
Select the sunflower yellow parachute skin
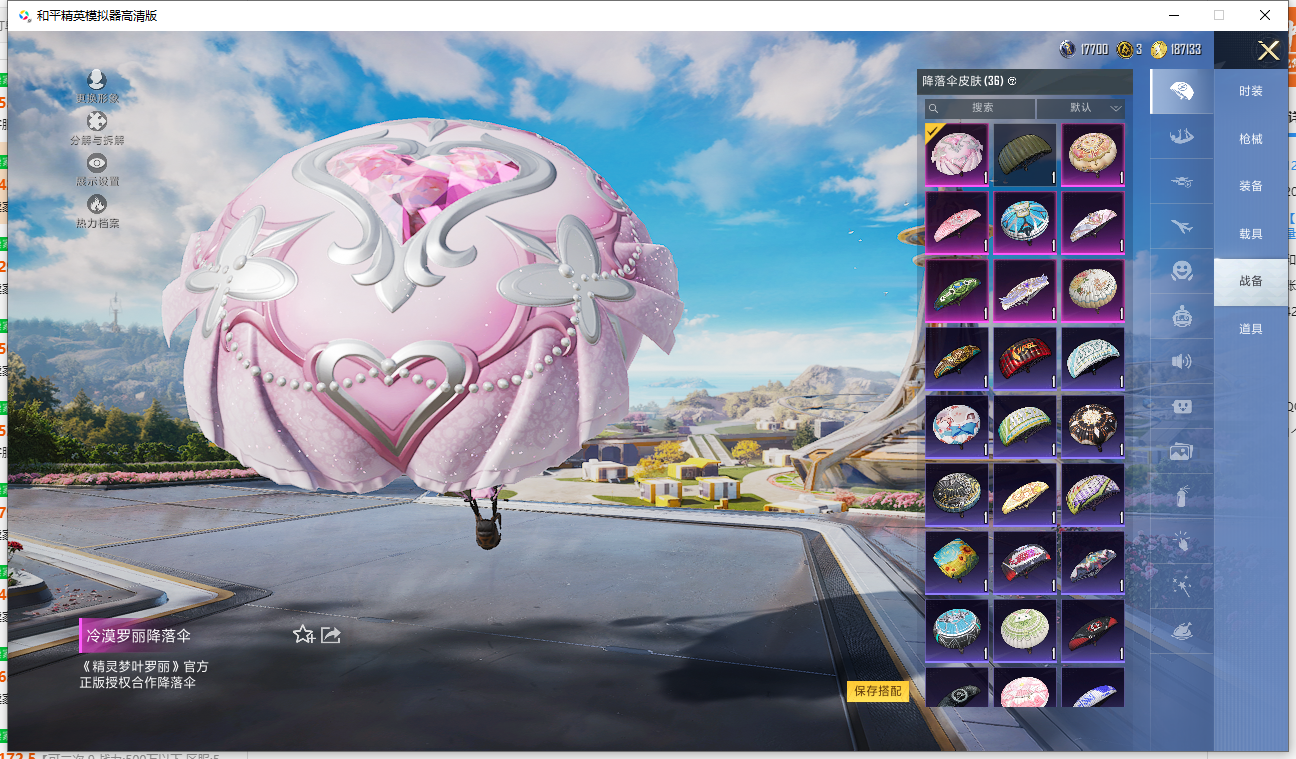point(957,563)
